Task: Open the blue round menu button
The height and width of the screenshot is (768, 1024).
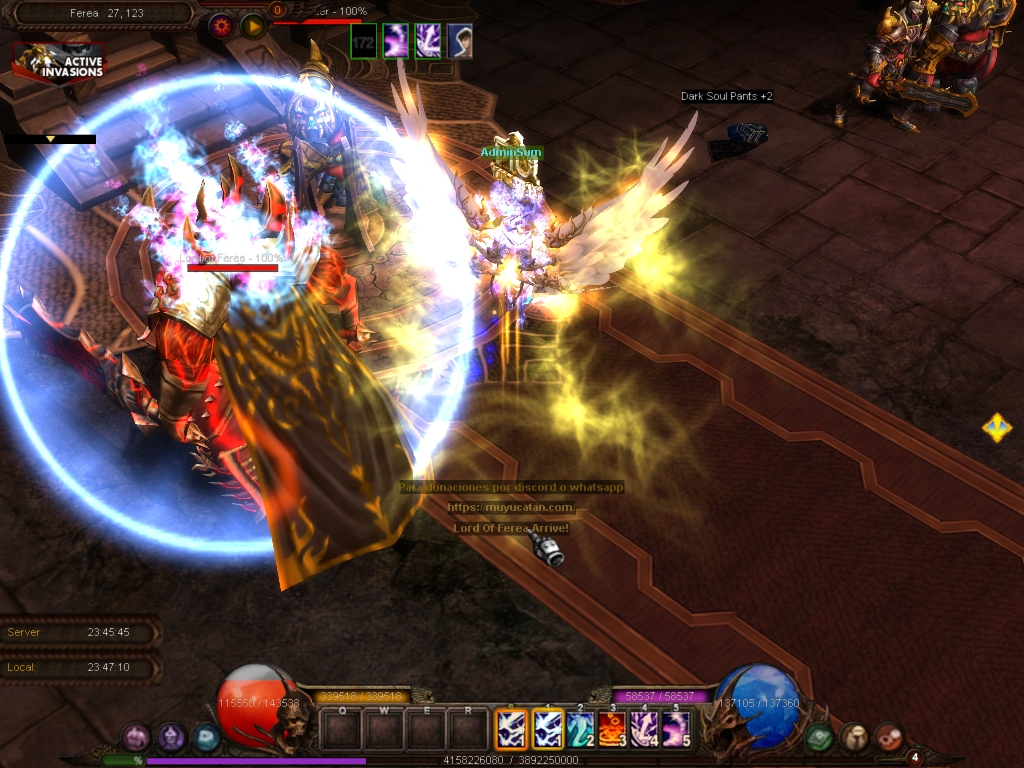Action: click(x=206, y=738)
